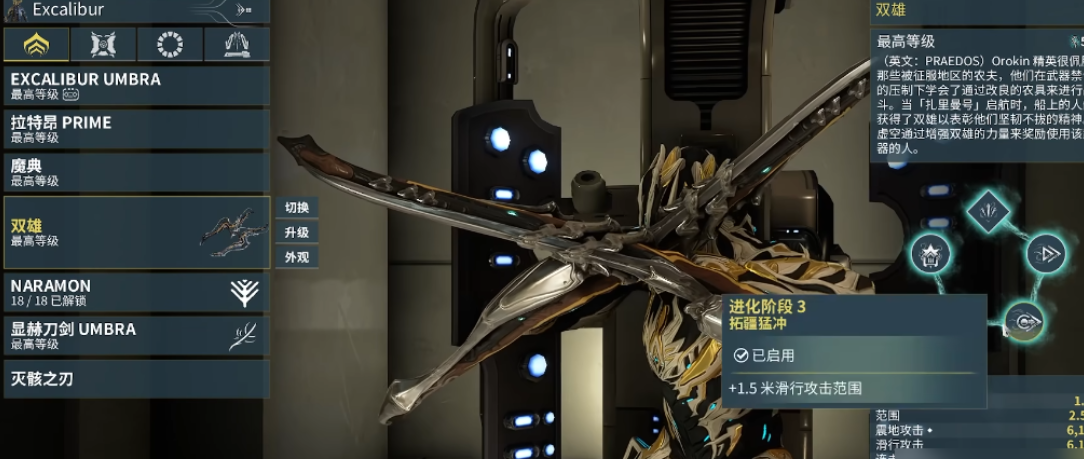Switch to the crossed-emblem second tab

coord(103,45)
